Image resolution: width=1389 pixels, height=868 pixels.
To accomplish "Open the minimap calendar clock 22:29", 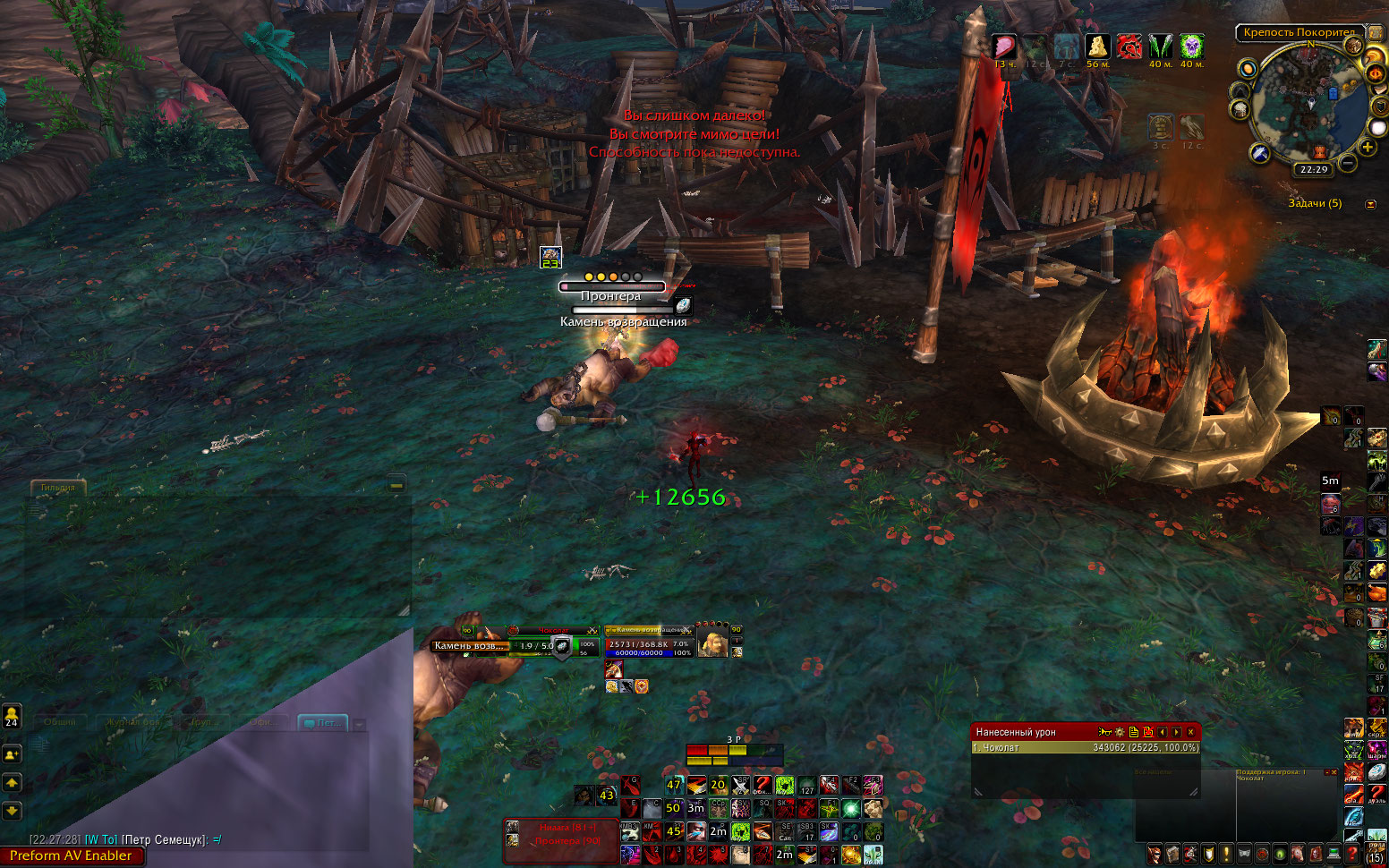I will 1314,169.
